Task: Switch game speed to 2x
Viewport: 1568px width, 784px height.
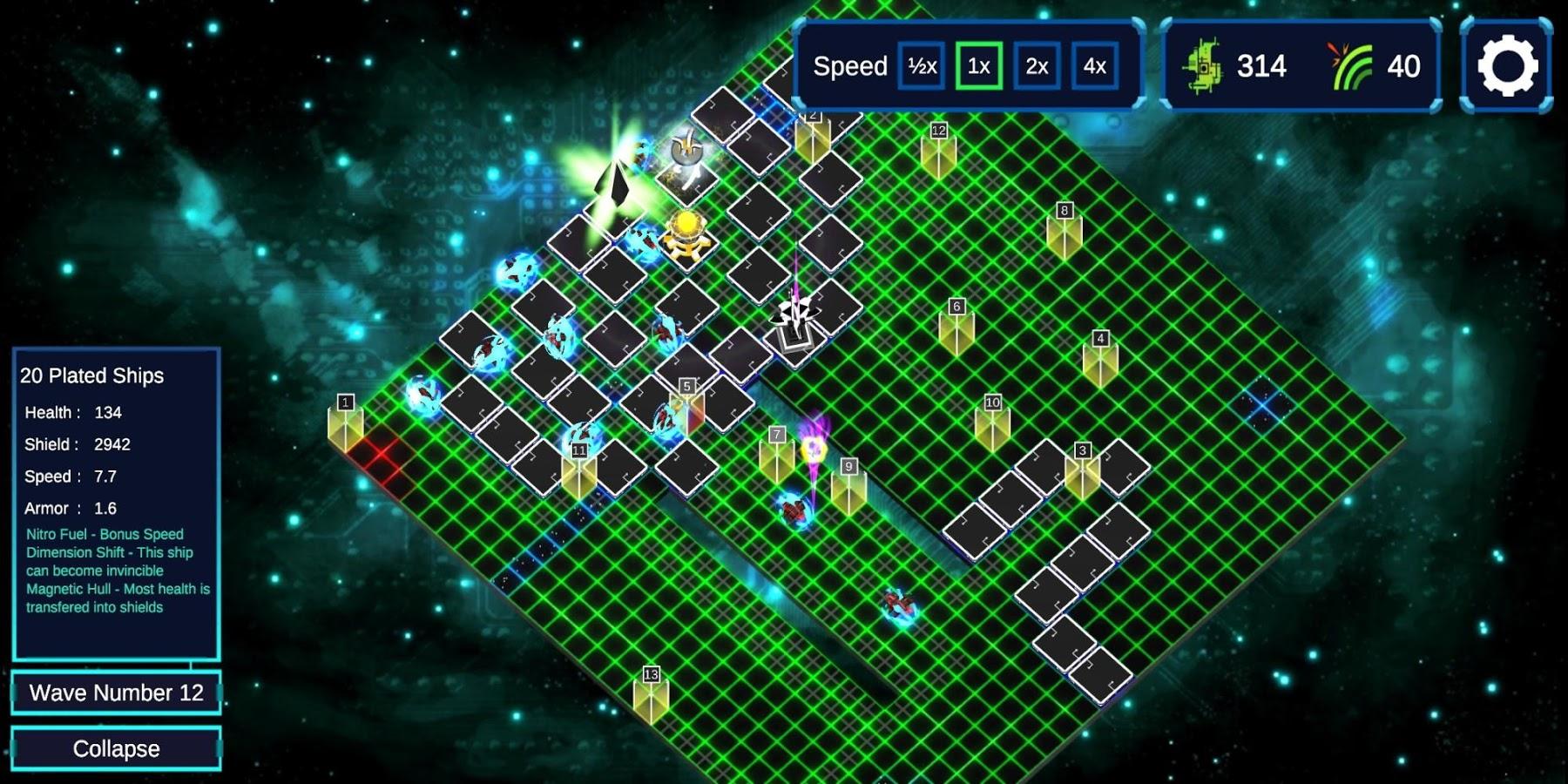Action: point(1037,66)
